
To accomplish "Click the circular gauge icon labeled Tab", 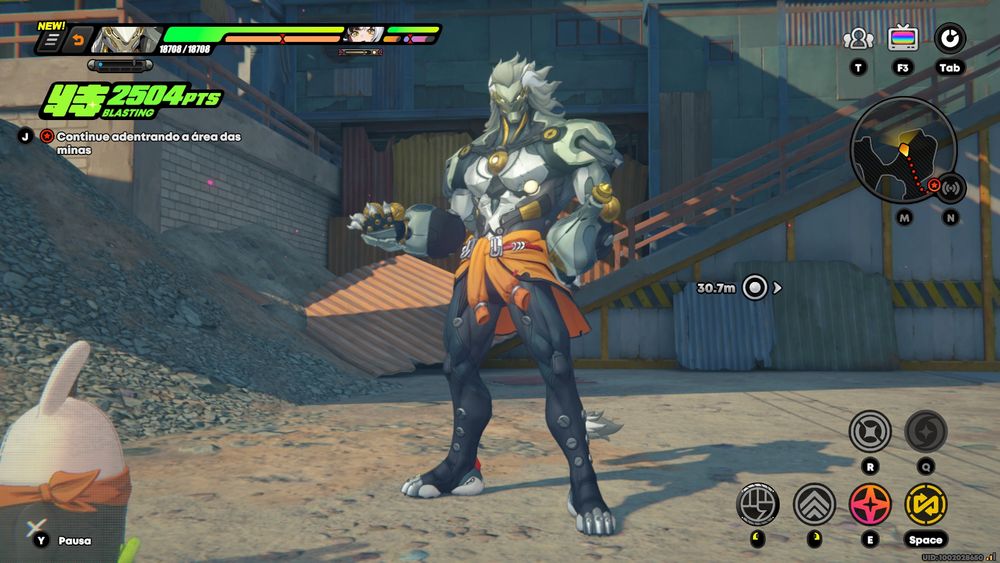I will click(949, 40).
